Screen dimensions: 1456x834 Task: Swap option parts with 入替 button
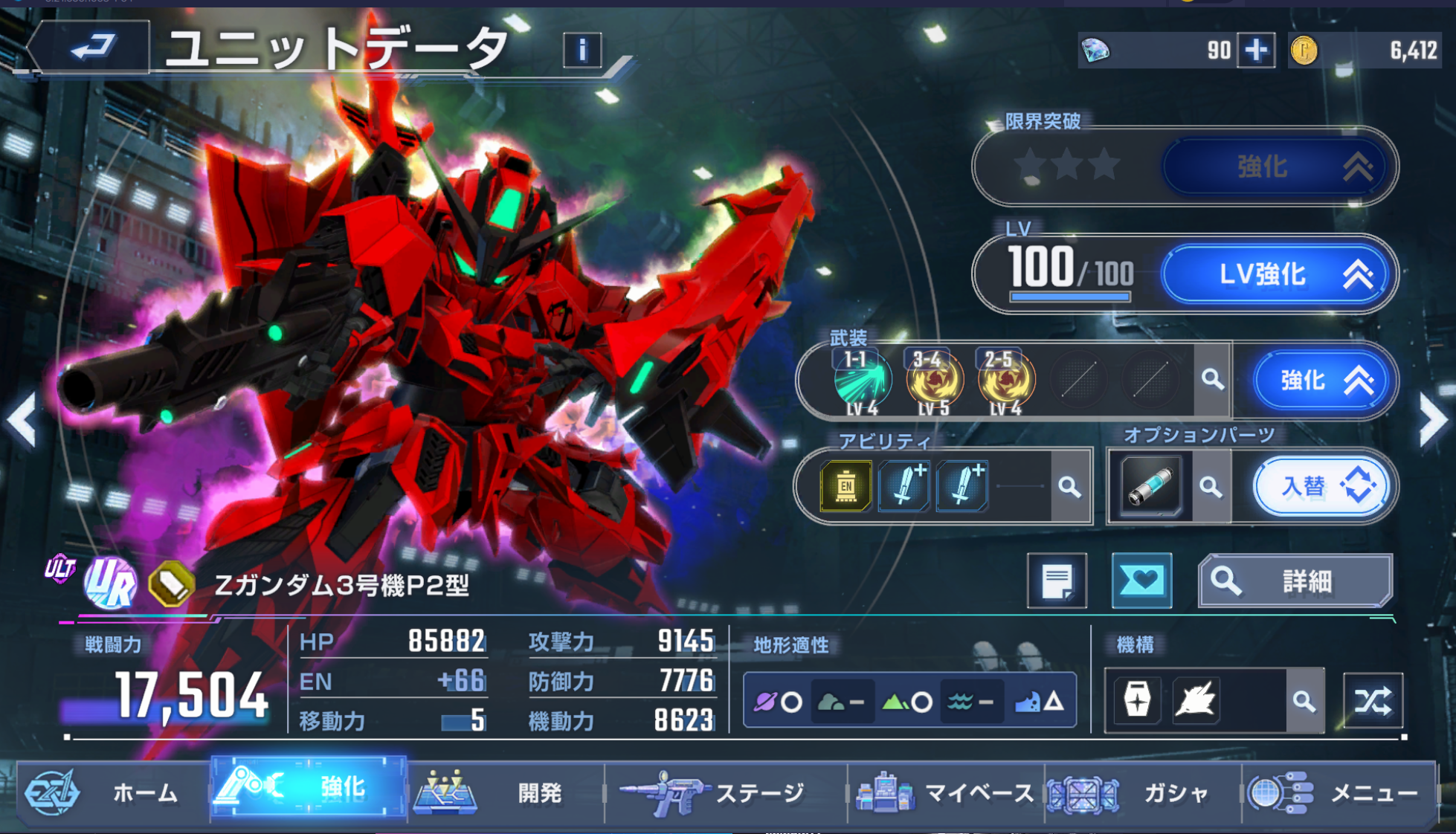tap(1321, 487)
